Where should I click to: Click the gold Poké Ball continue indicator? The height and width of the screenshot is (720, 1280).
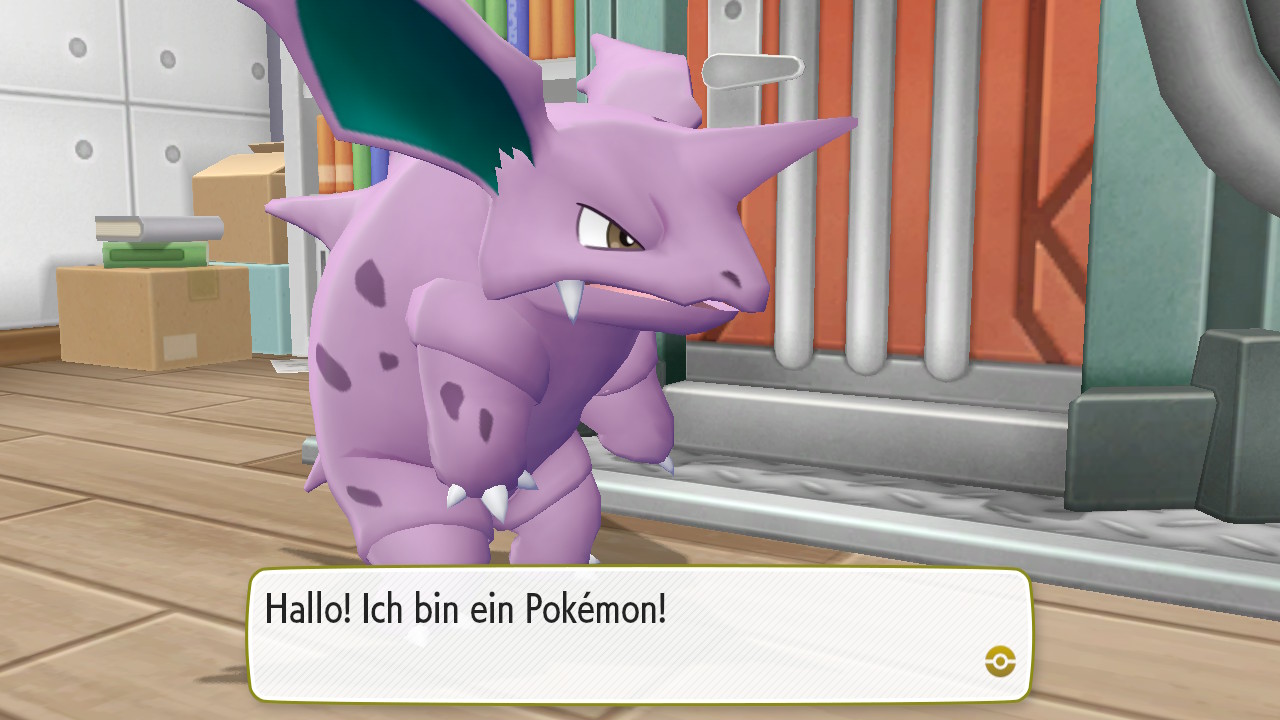click(1004, 659)
